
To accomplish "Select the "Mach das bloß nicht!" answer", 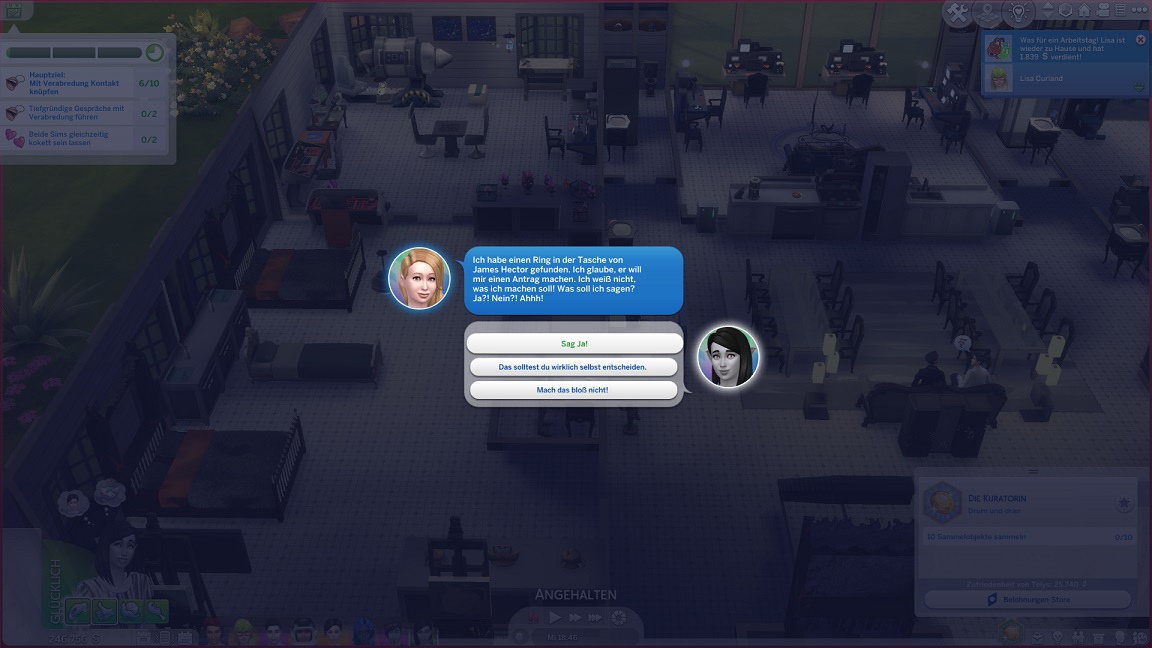I will point(574,390).
